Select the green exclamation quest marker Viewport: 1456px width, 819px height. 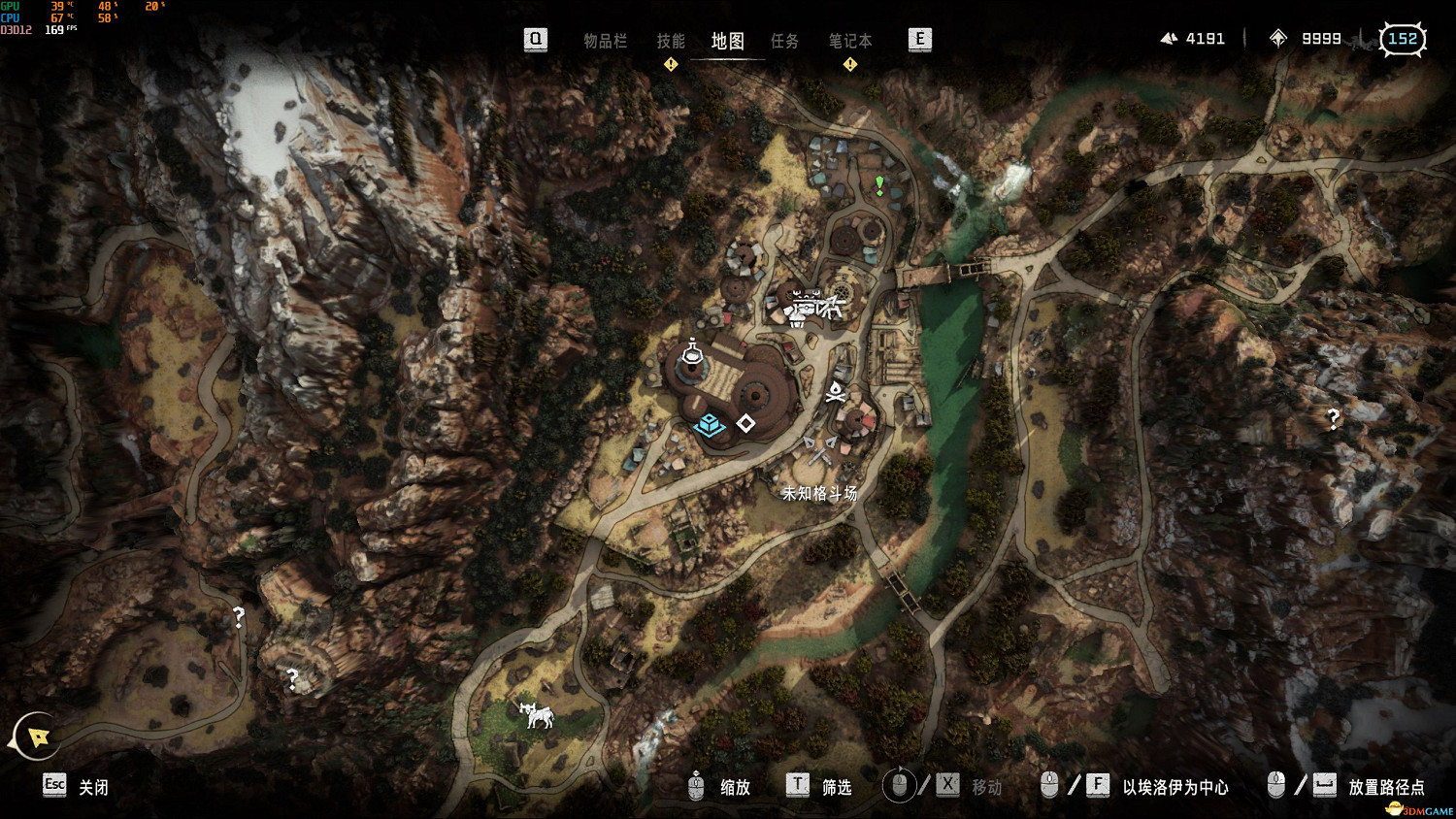point(879,184)
